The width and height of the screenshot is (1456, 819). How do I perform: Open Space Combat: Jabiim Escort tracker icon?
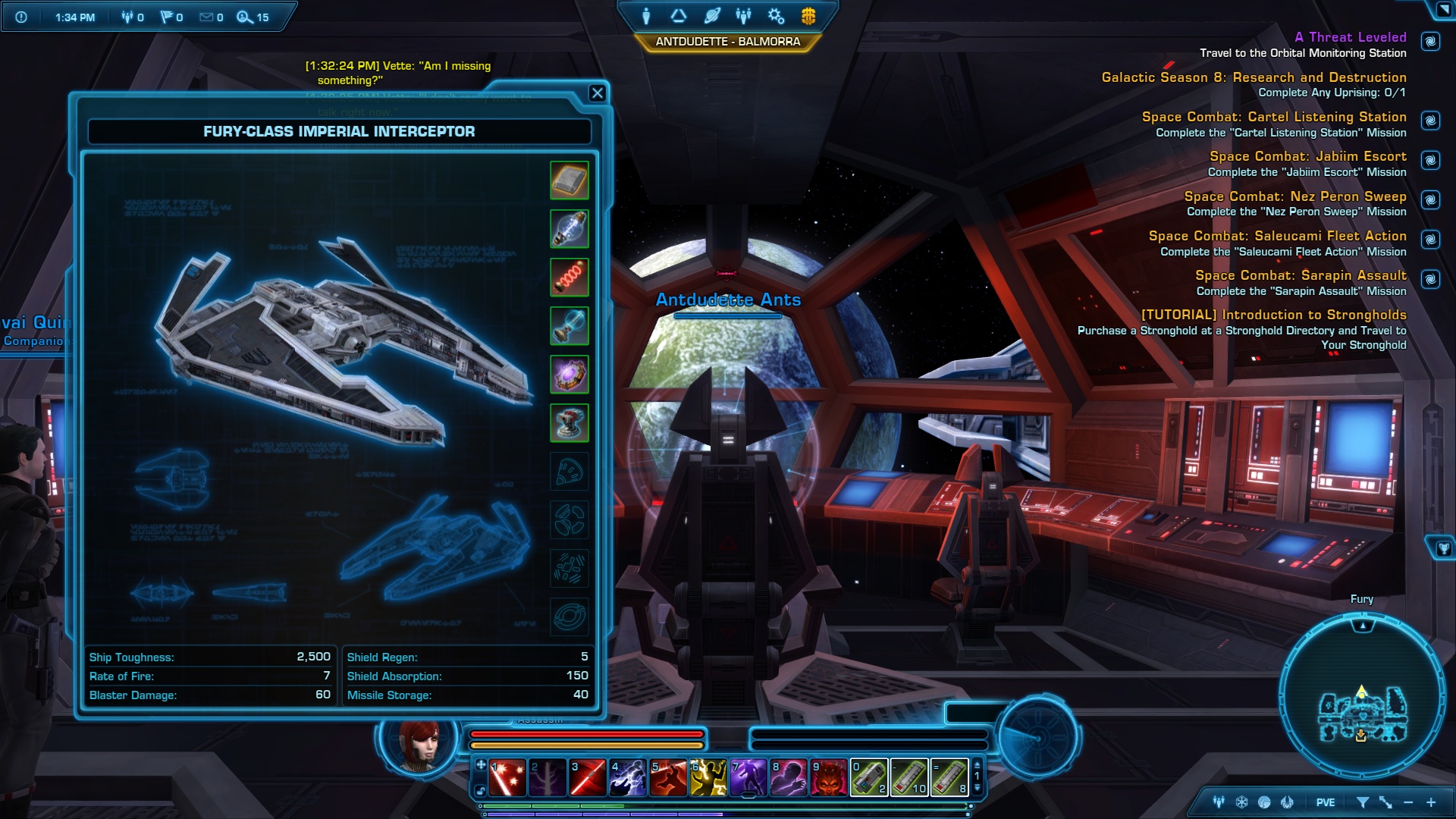(x=1430, y=161)
